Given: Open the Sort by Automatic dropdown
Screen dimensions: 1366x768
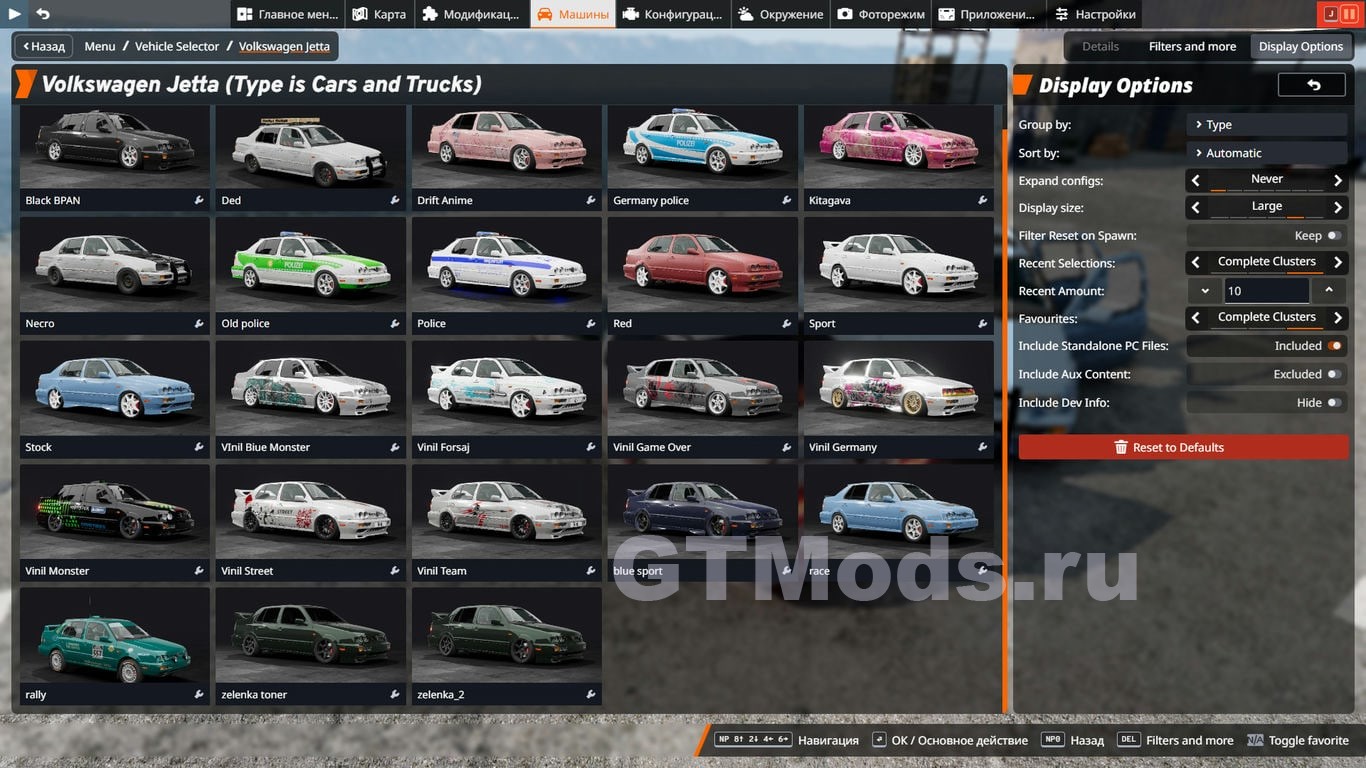Looking at the screenshot, I should (x=1266, y=153).
